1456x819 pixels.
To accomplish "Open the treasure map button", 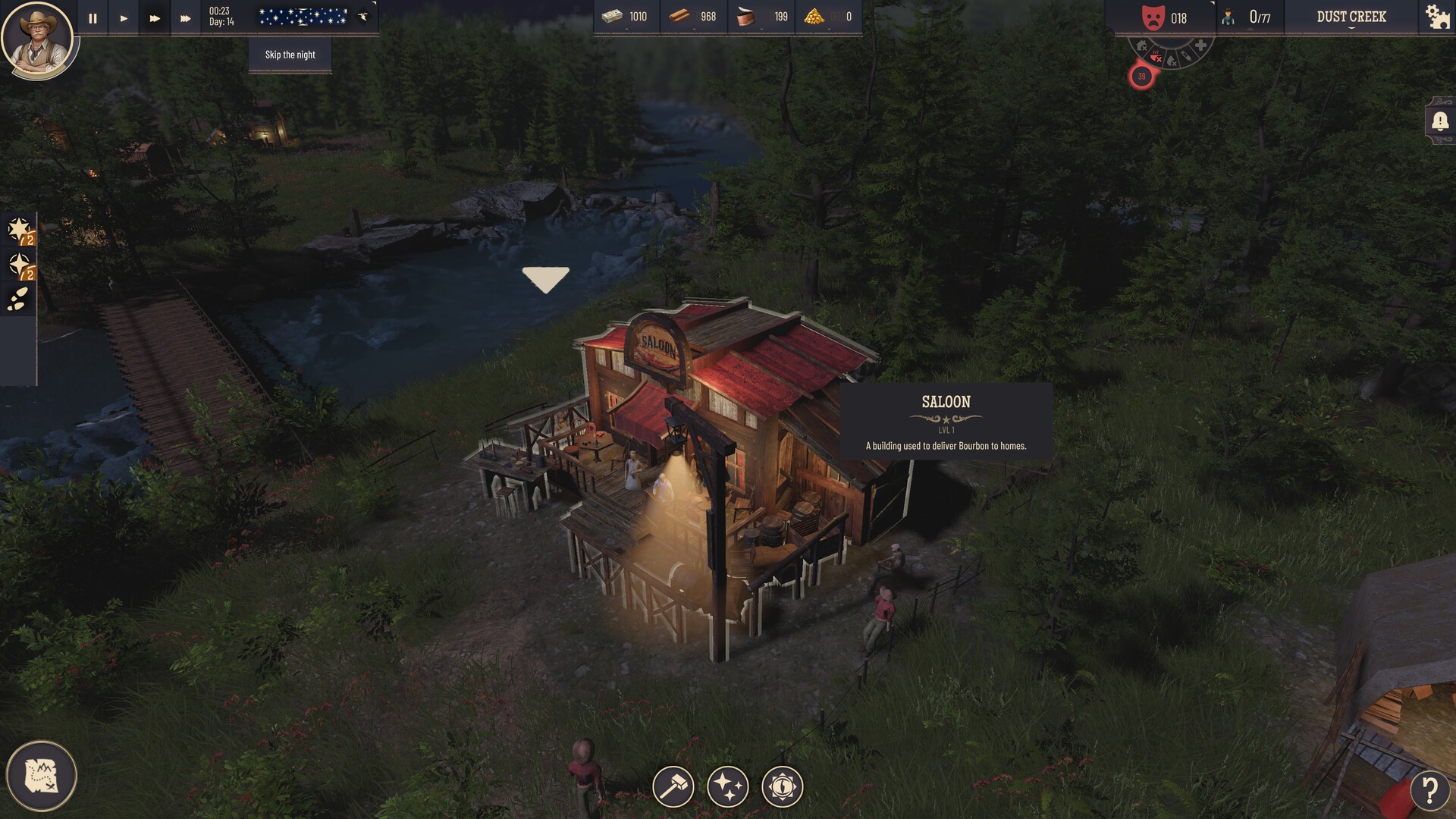I will [x=41, y=776].
